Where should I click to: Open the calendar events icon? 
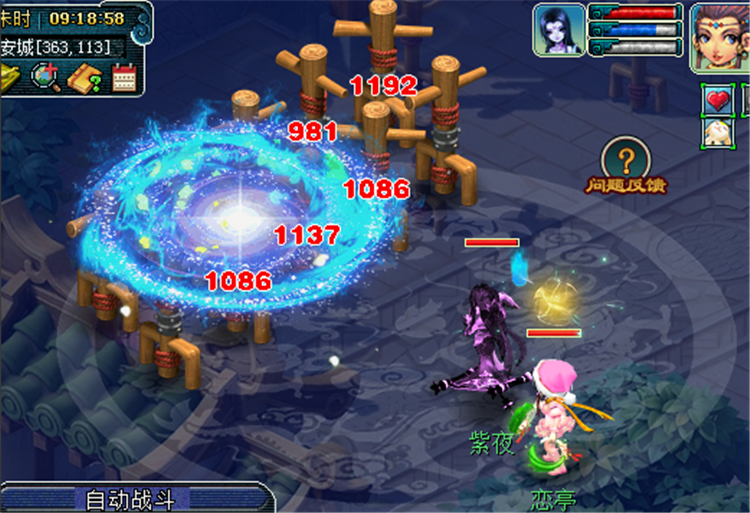(x=124, y=76)
